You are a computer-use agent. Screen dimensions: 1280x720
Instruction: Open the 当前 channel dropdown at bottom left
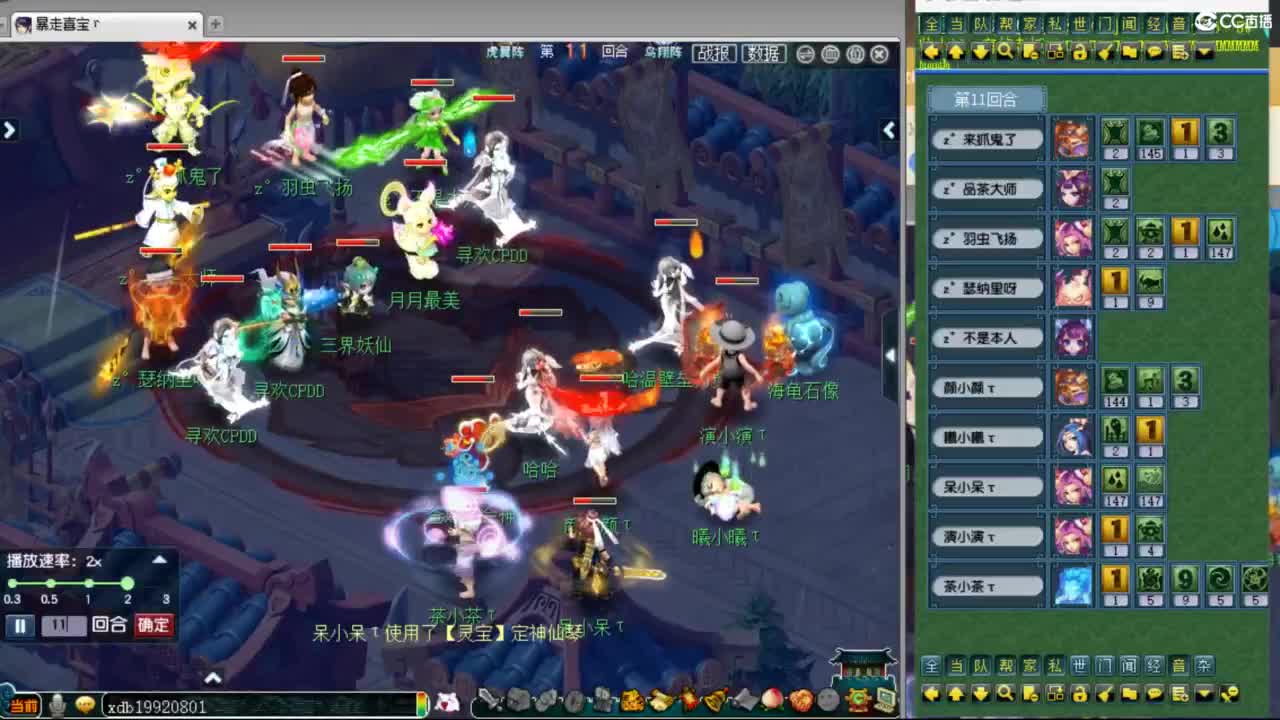(24, 706)
